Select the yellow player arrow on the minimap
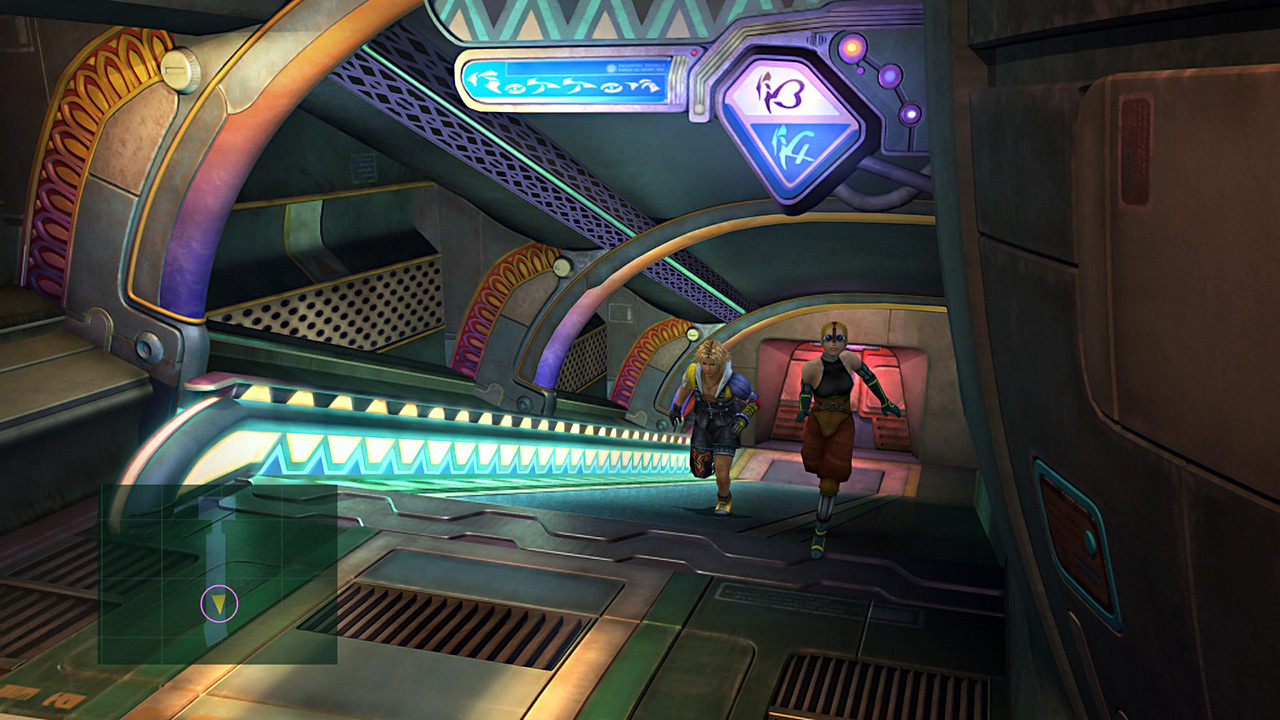The height and width of the screenshot is (720, 1280). coord(219,604)
